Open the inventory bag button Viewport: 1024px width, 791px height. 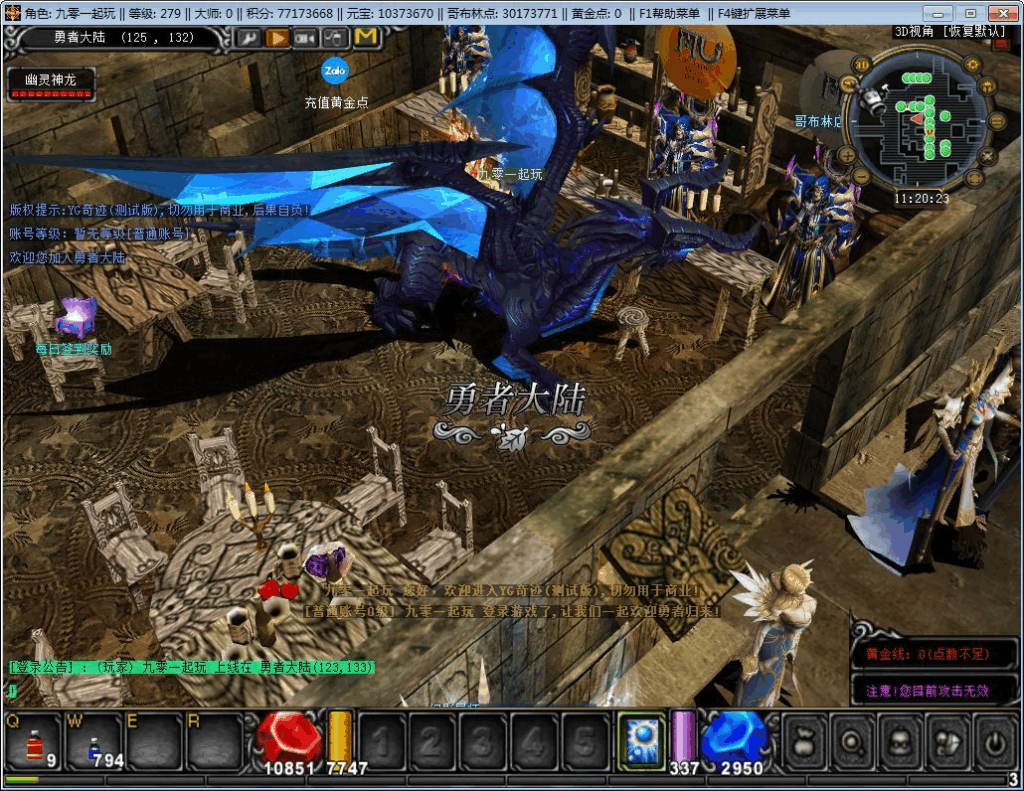806,742
